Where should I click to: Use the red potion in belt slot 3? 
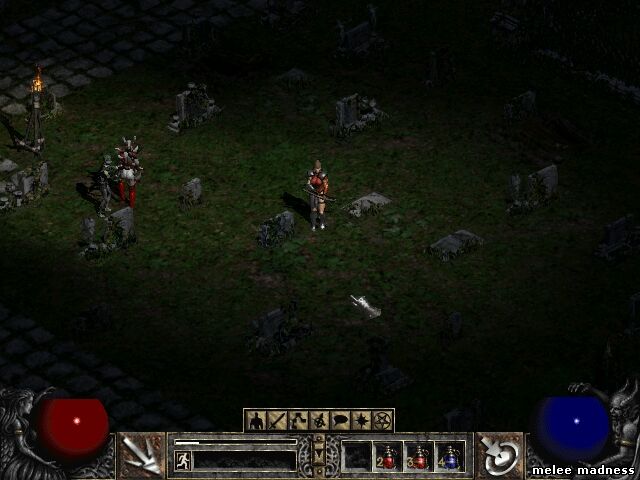[419, 457]
